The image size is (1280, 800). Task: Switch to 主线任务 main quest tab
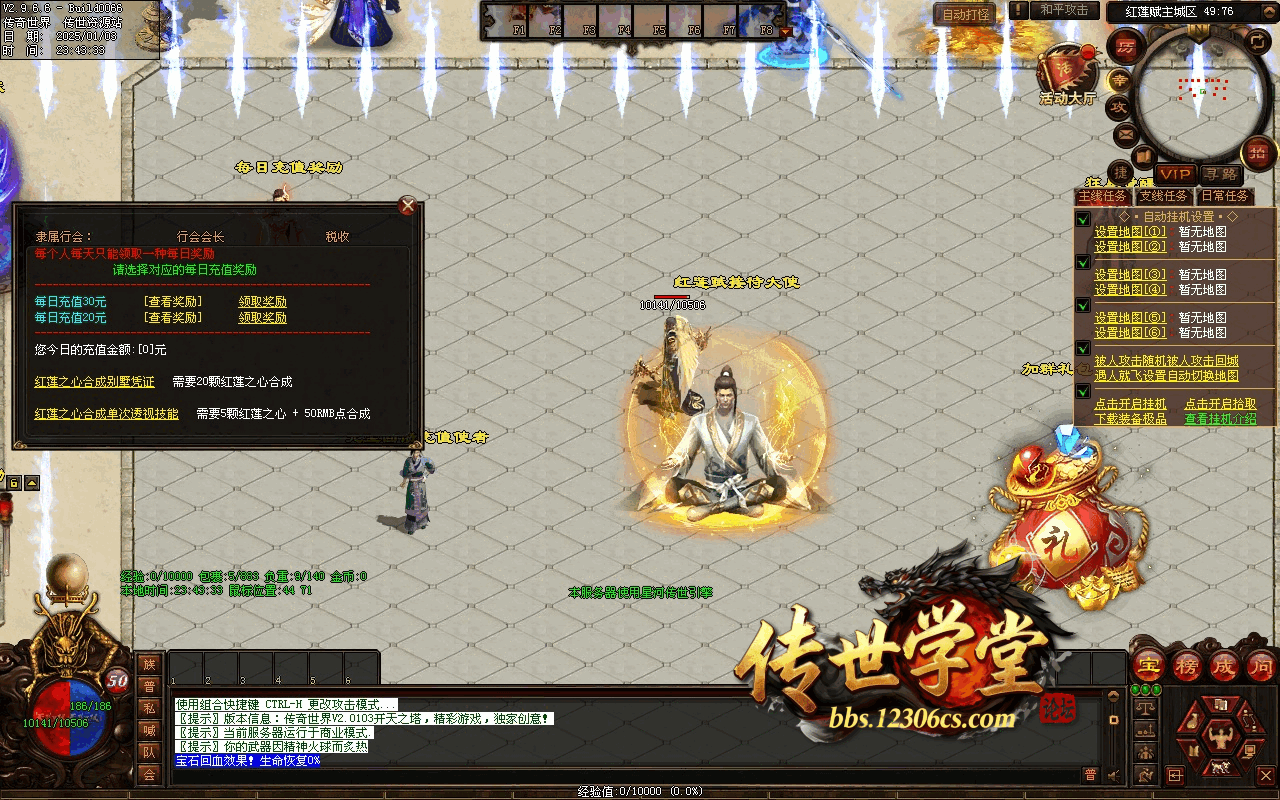(x=1104, y=196)
